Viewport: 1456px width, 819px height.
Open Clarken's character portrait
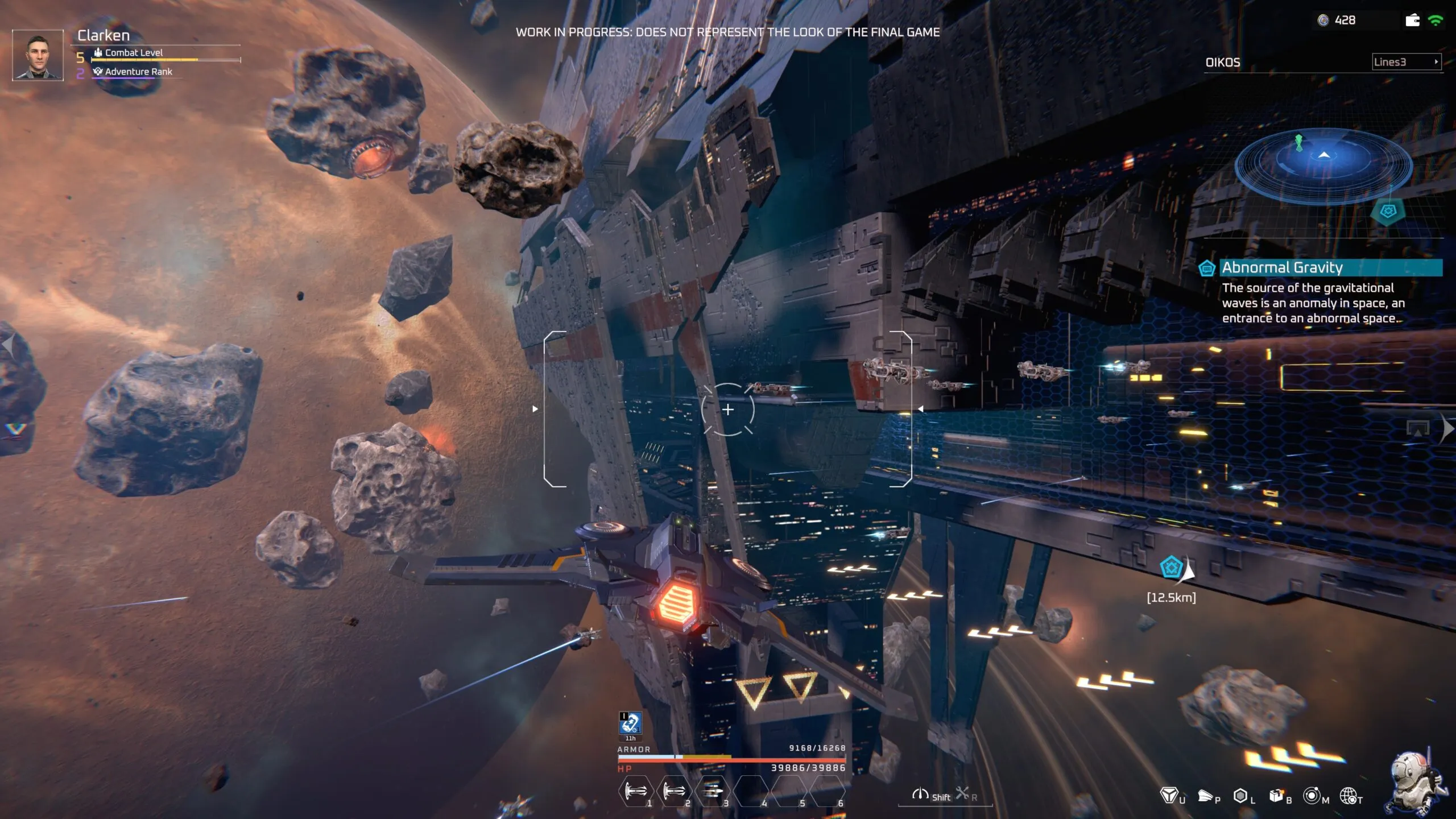click(x=38, y=55)
